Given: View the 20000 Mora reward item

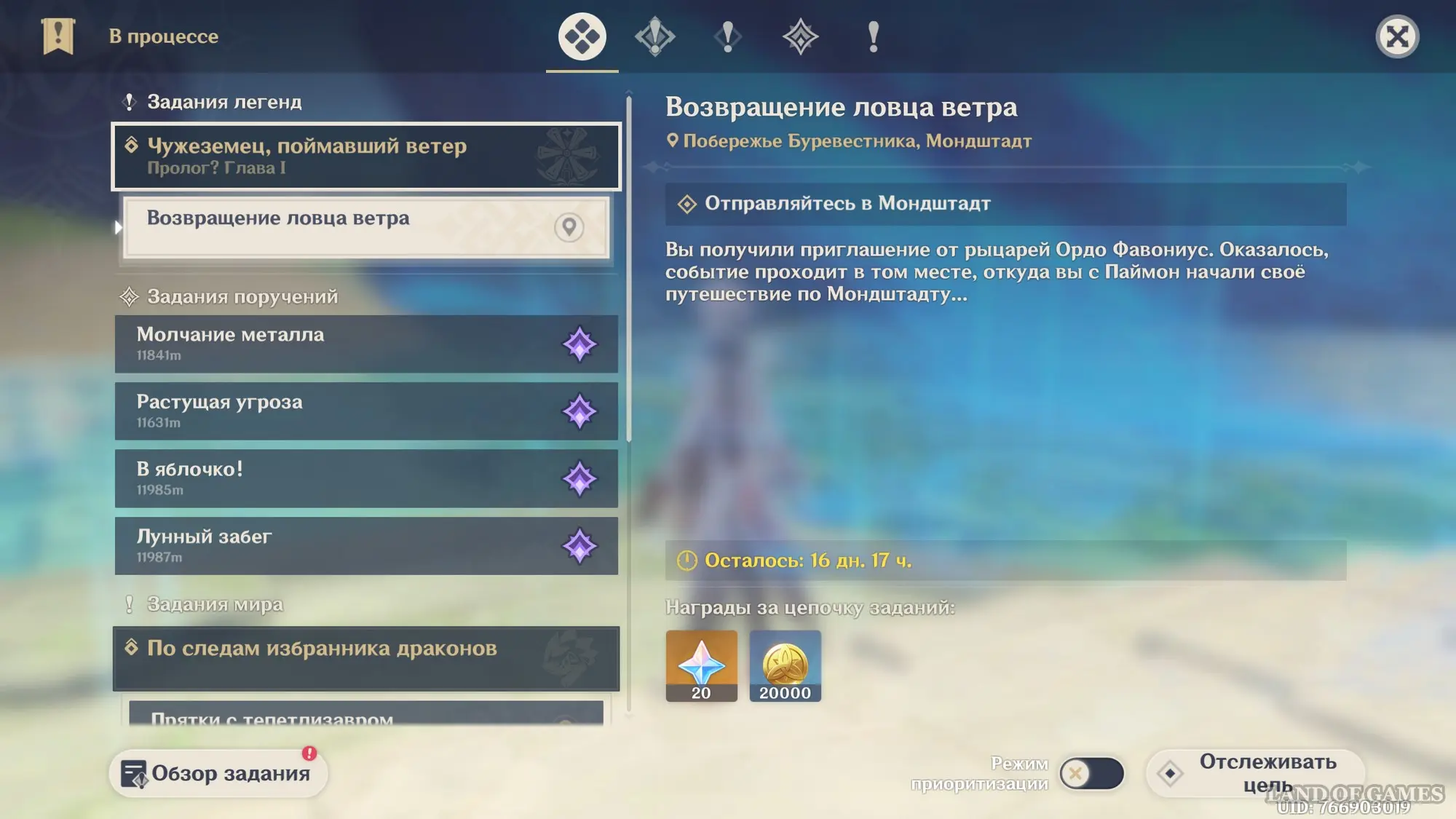Looking at the screenshot, I should (785, 665).
